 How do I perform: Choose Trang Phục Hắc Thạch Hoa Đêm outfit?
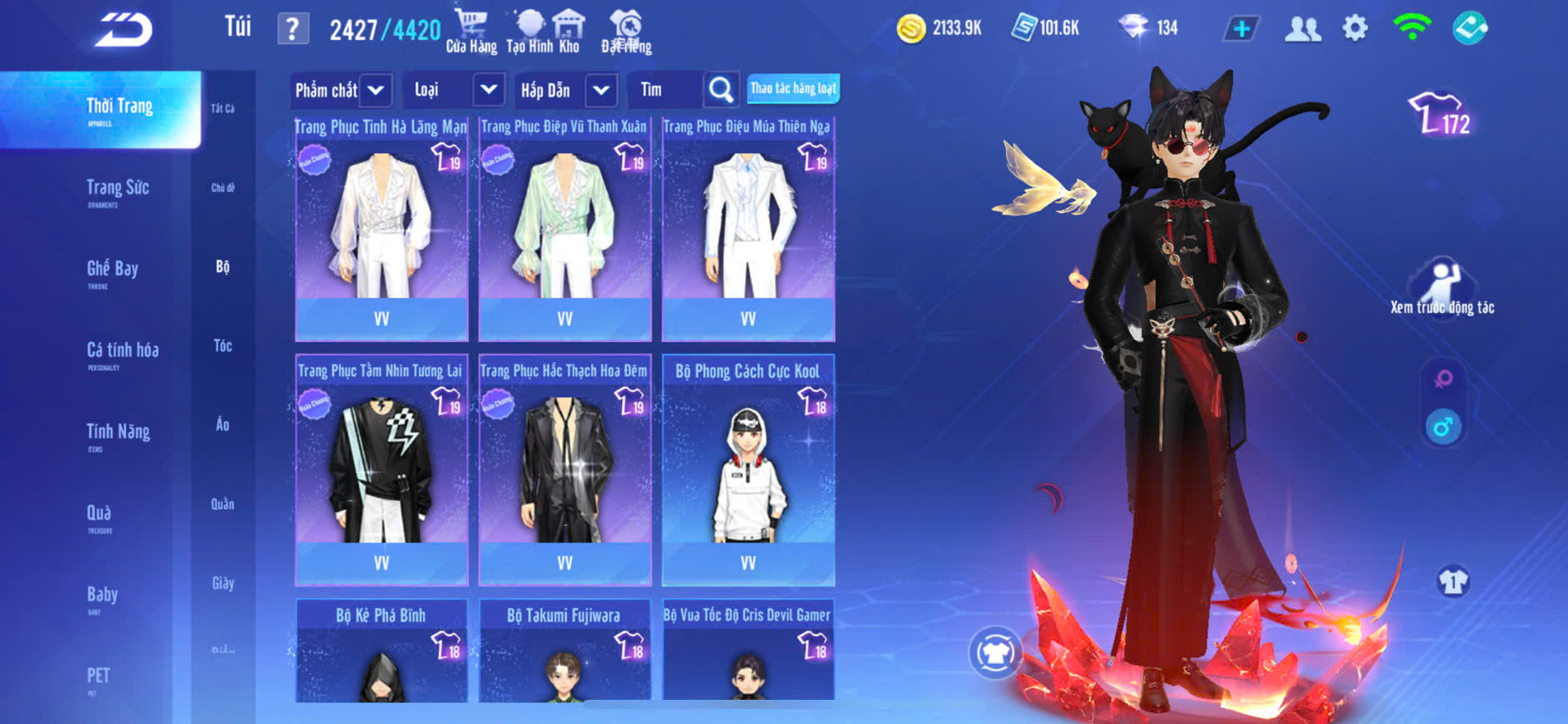[565, 472]
